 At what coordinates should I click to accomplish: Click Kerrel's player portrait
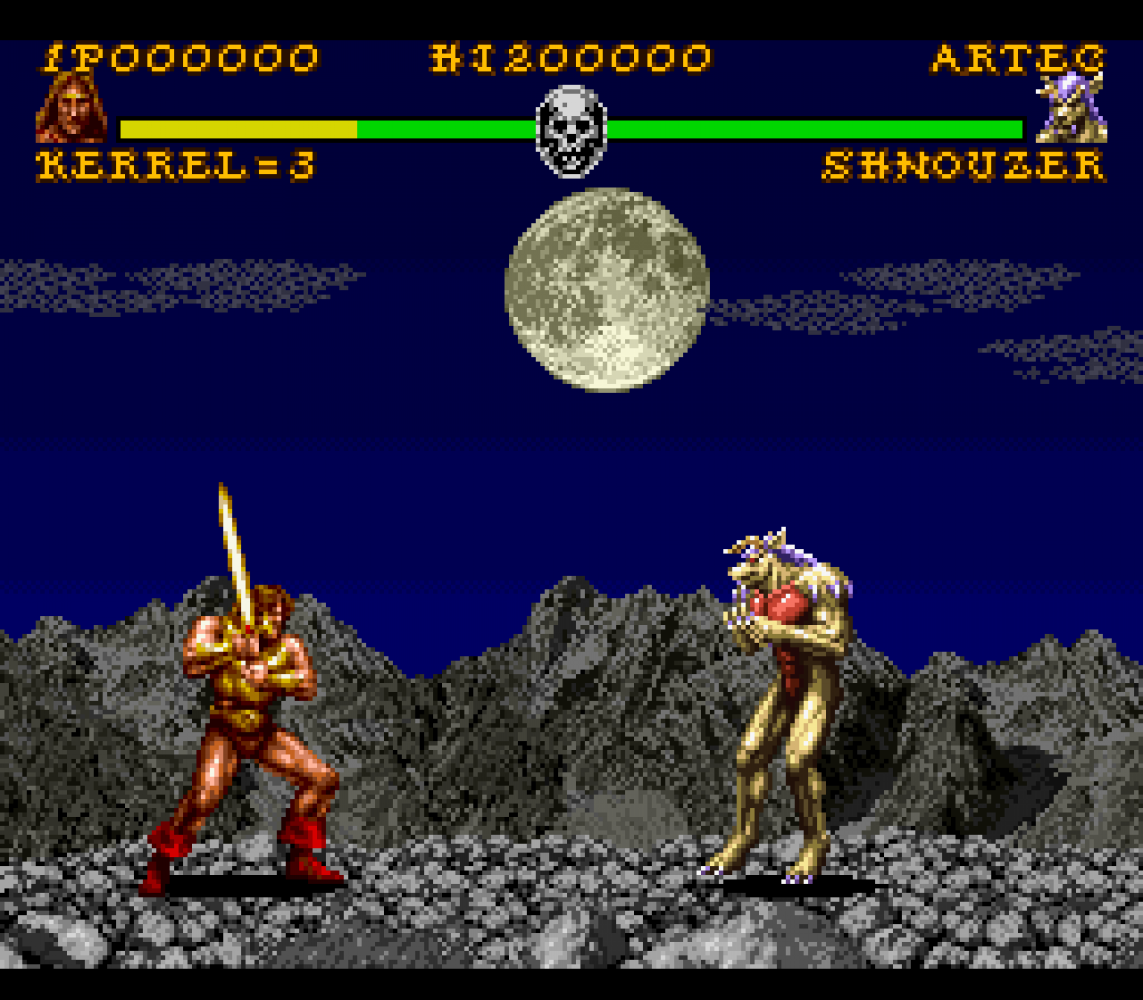point(71,108)
